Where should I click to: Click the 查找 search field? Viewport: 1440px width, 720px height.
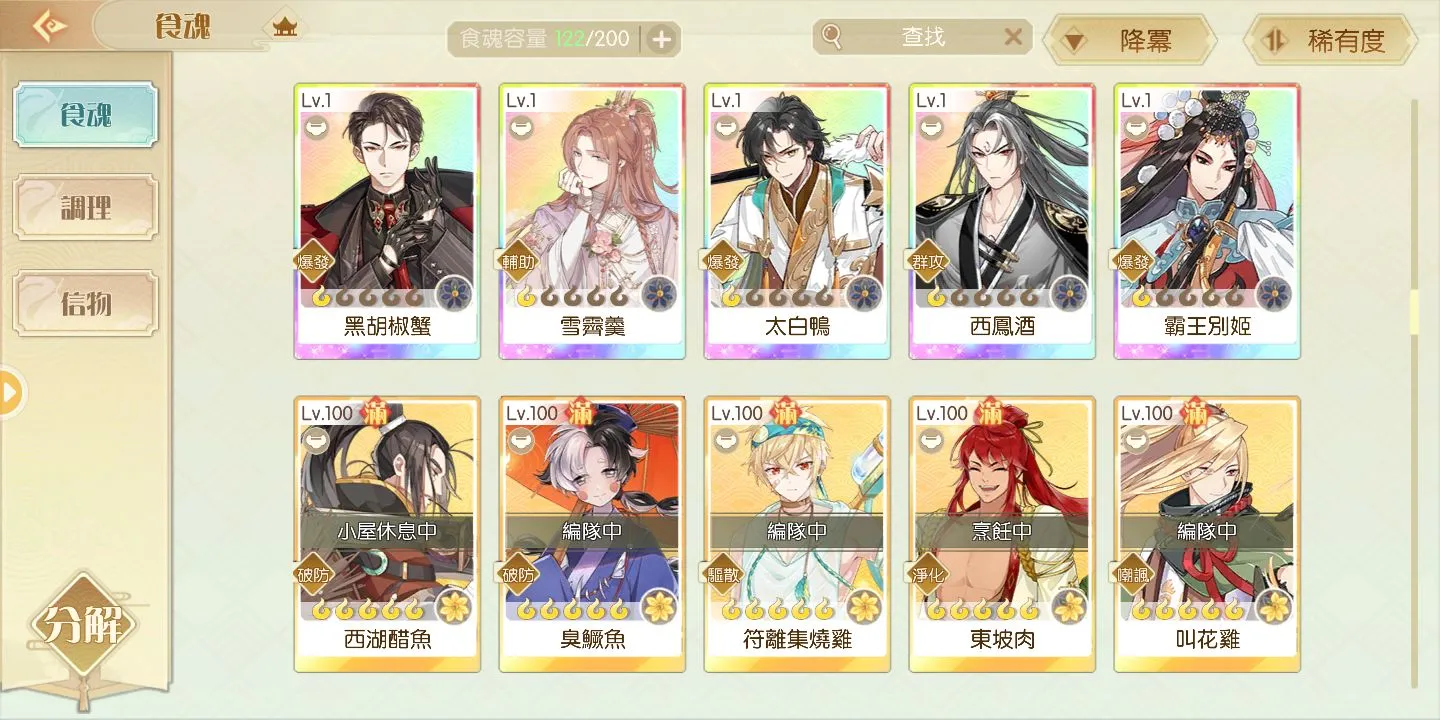922,38
